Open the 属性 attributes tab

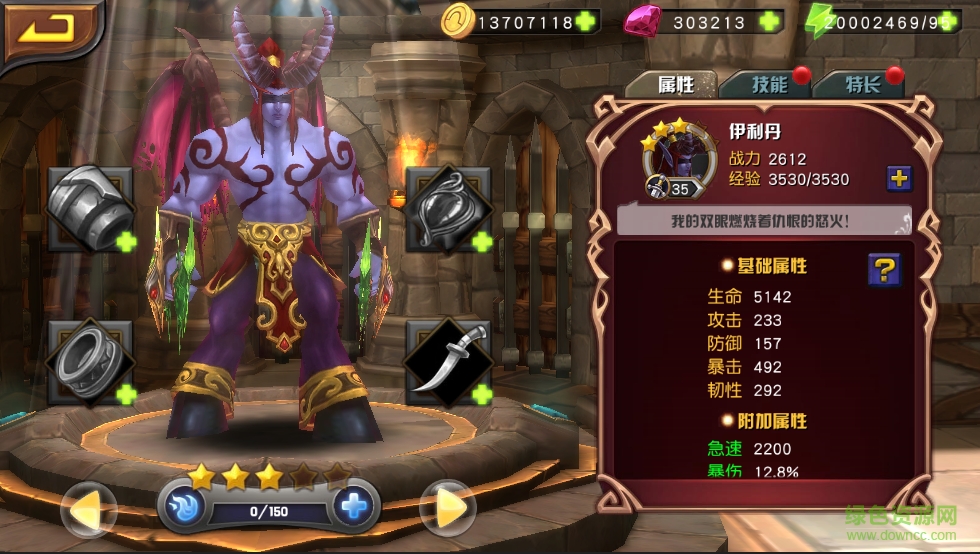[675, 84]
